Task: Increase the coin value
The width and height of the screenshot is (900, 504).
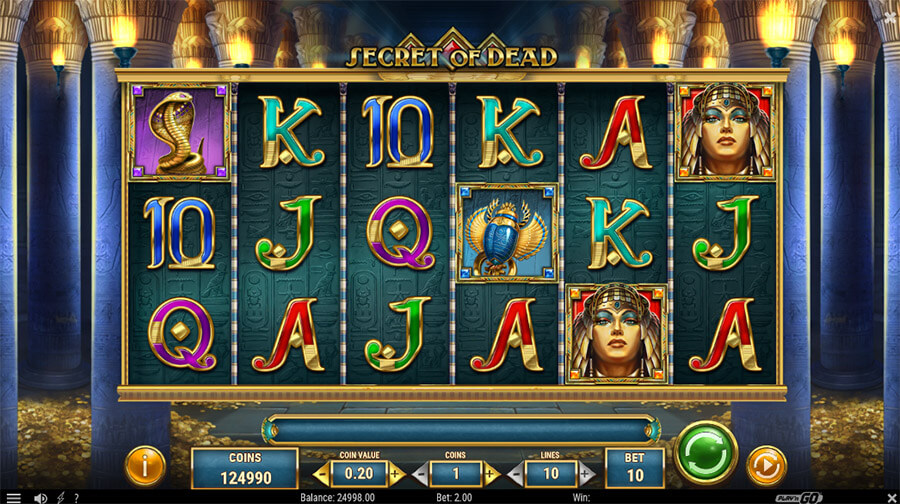Action: [395, 473]
